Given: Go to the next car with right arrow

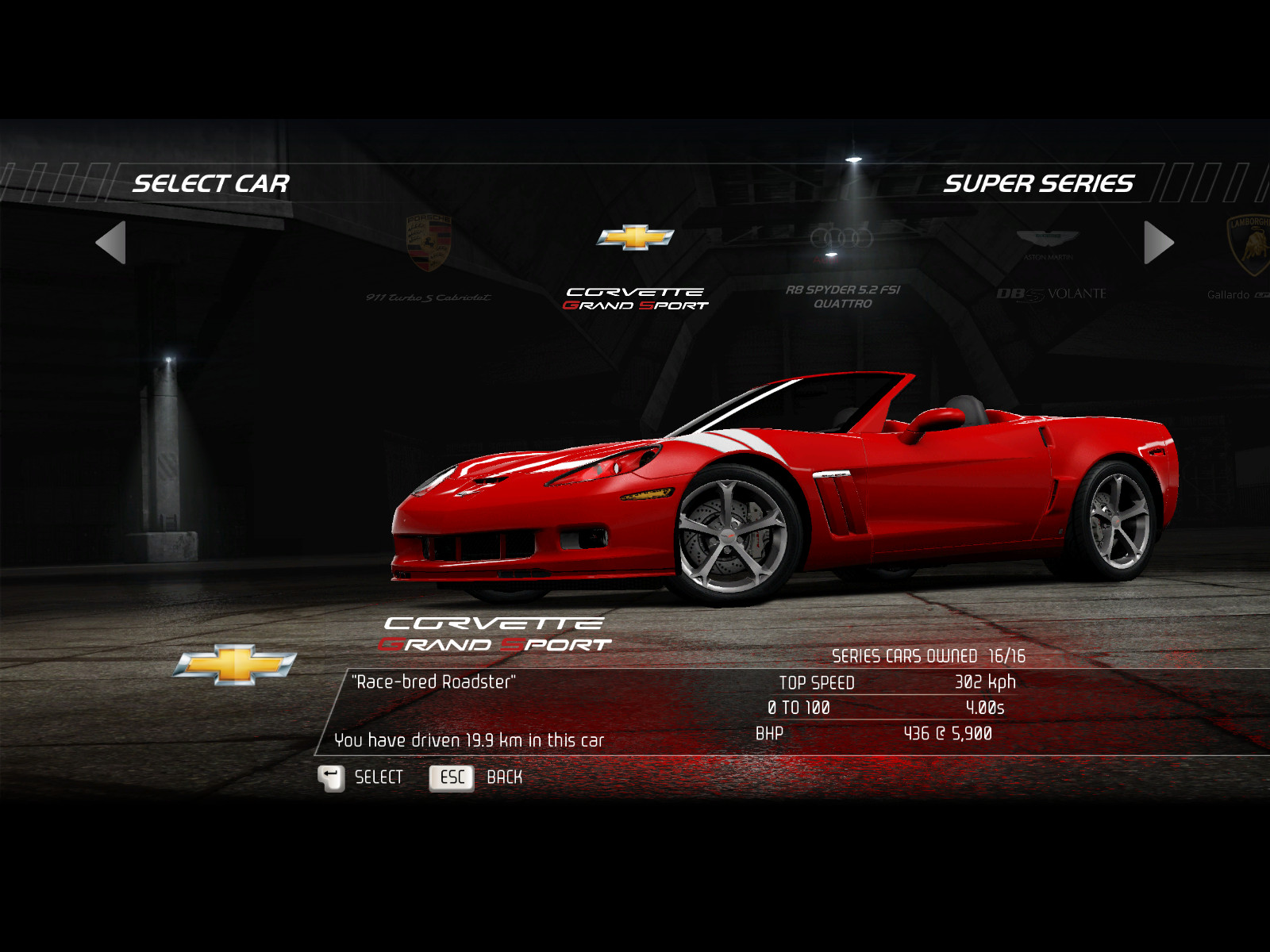Looking at the screenshot, I should coord(1158,242).
